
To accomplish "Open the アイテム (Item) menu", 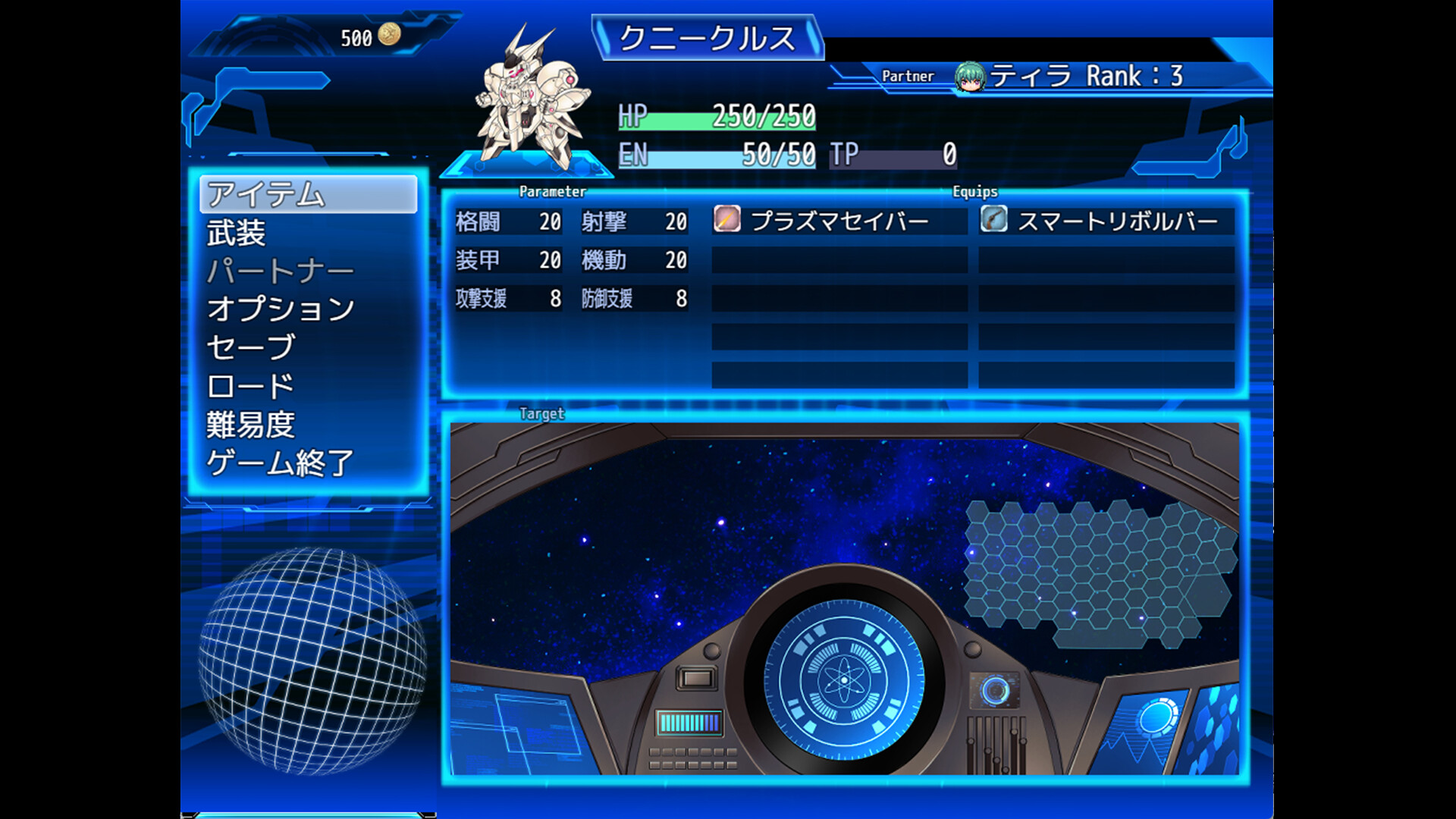I will pyautogui.click(x=308, y=194).
